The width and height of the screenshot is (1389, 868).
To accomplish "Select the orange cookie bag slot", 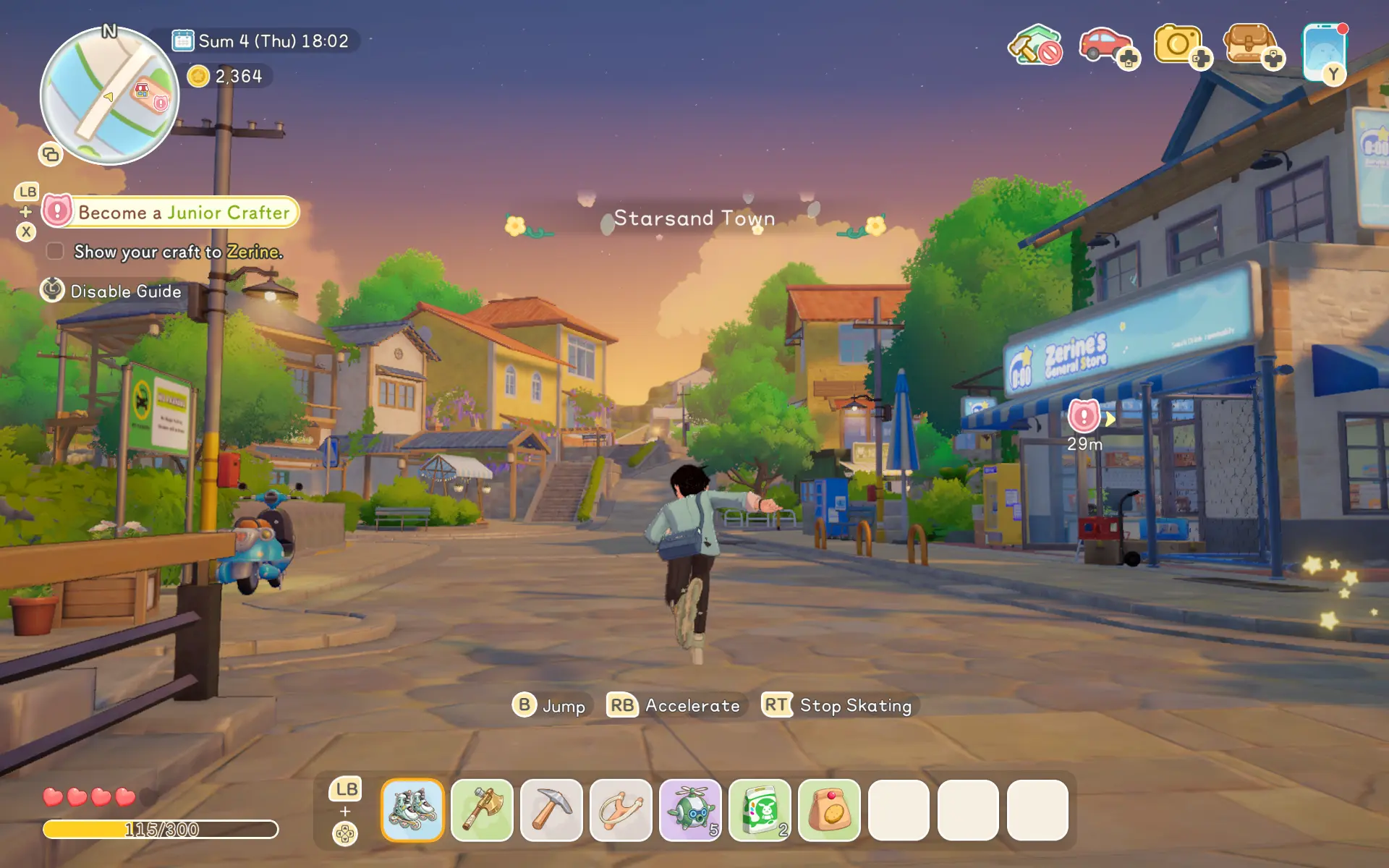I will pos(829,809).
